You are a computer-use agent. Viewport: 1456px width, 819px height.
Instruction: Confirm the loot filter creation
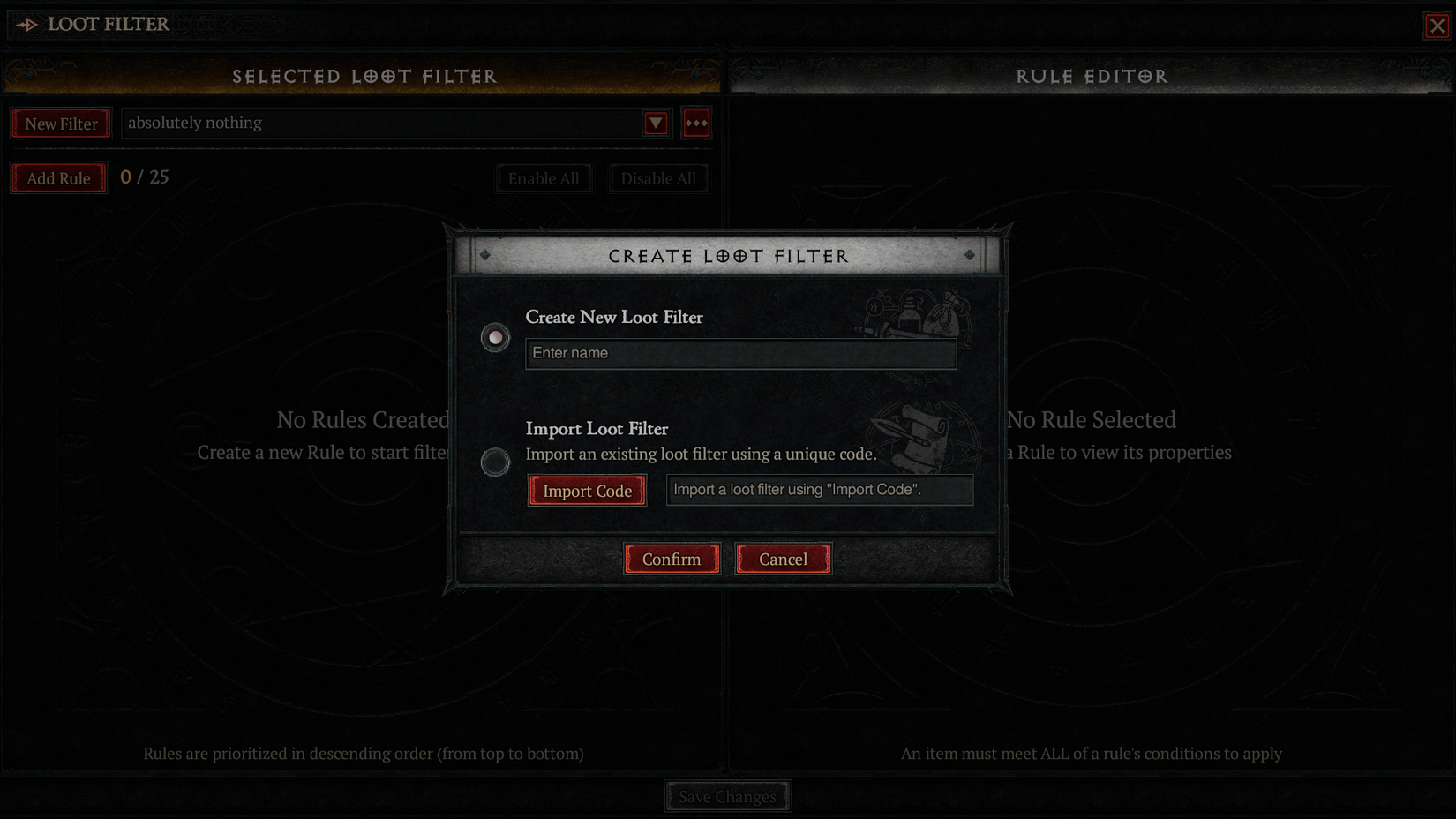pos(672,559)
